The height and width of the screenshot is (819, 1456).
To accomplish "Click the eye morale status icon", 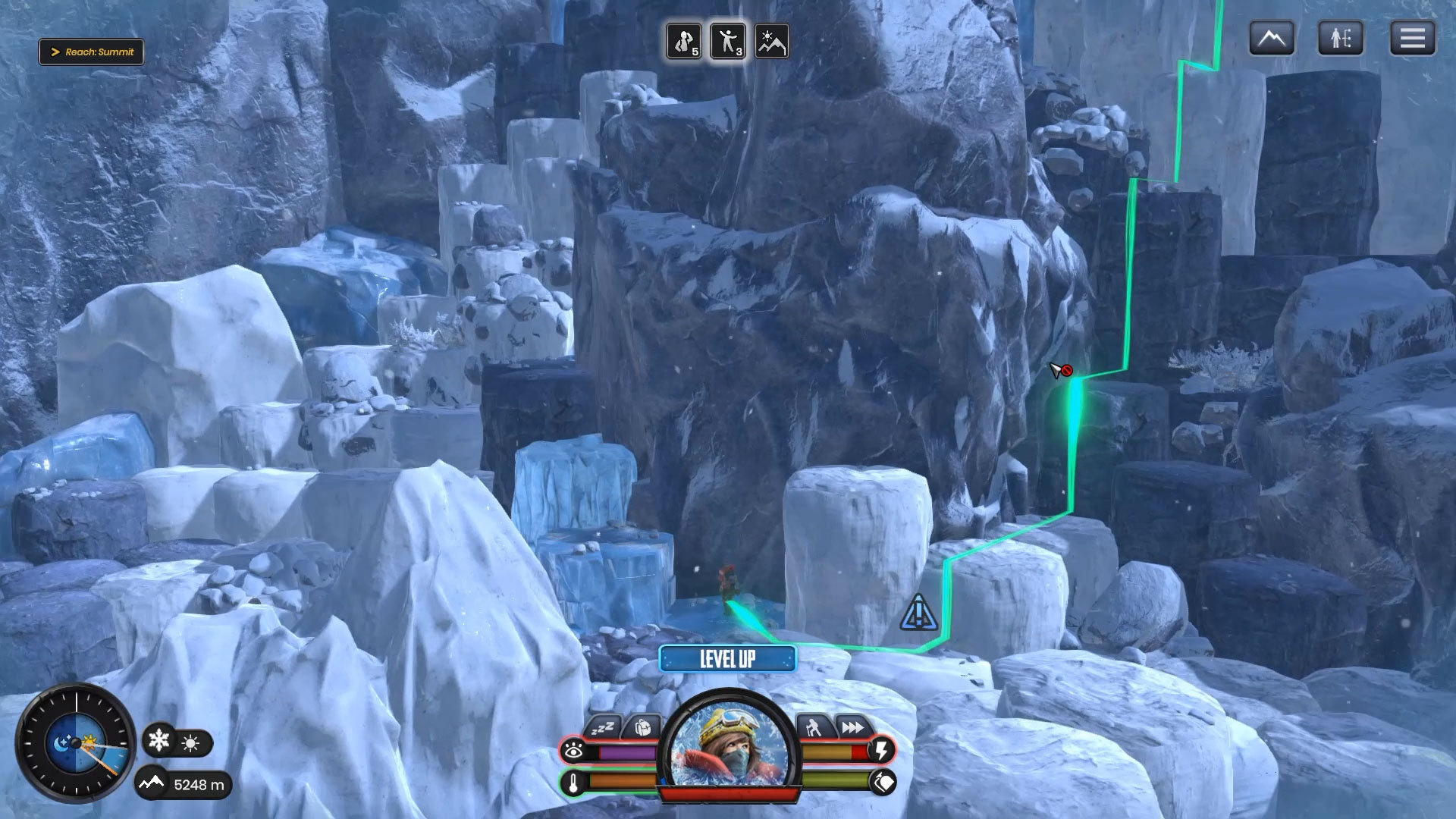I will pyautogui.click(x=573, y=751).
